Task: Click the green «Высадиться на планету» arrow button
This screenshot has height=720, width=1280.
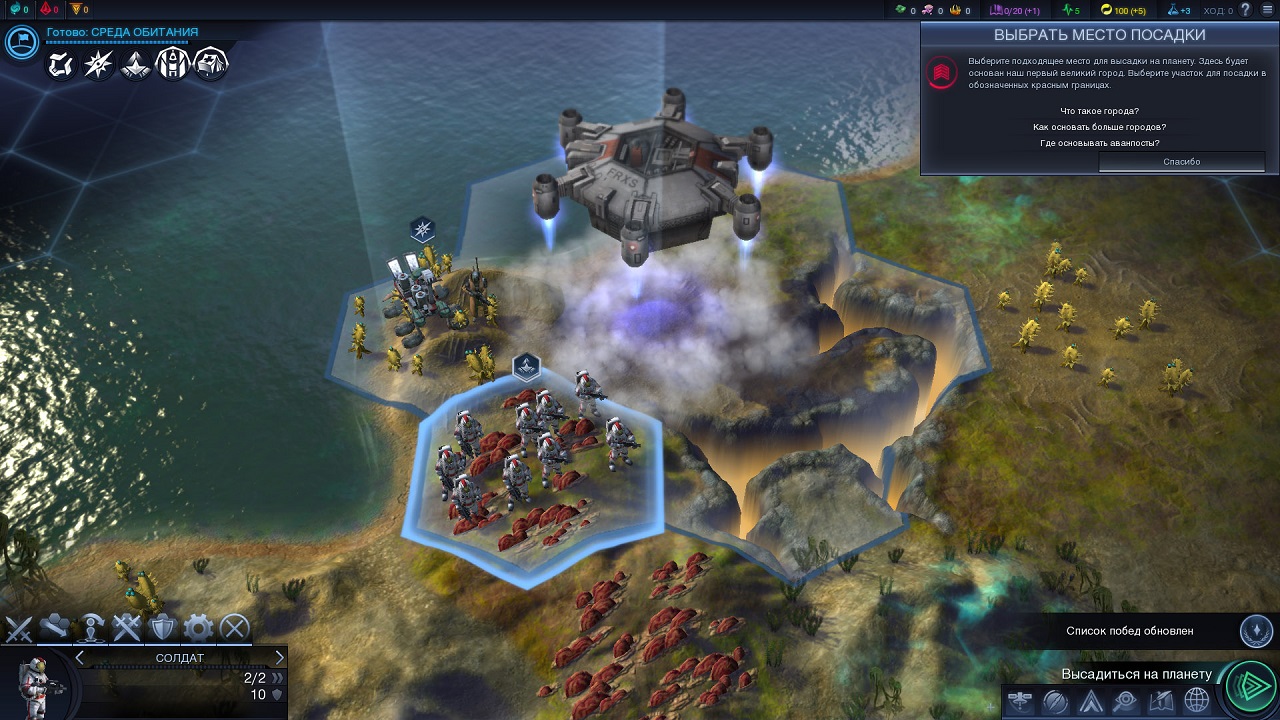Action: [1248, 686]
